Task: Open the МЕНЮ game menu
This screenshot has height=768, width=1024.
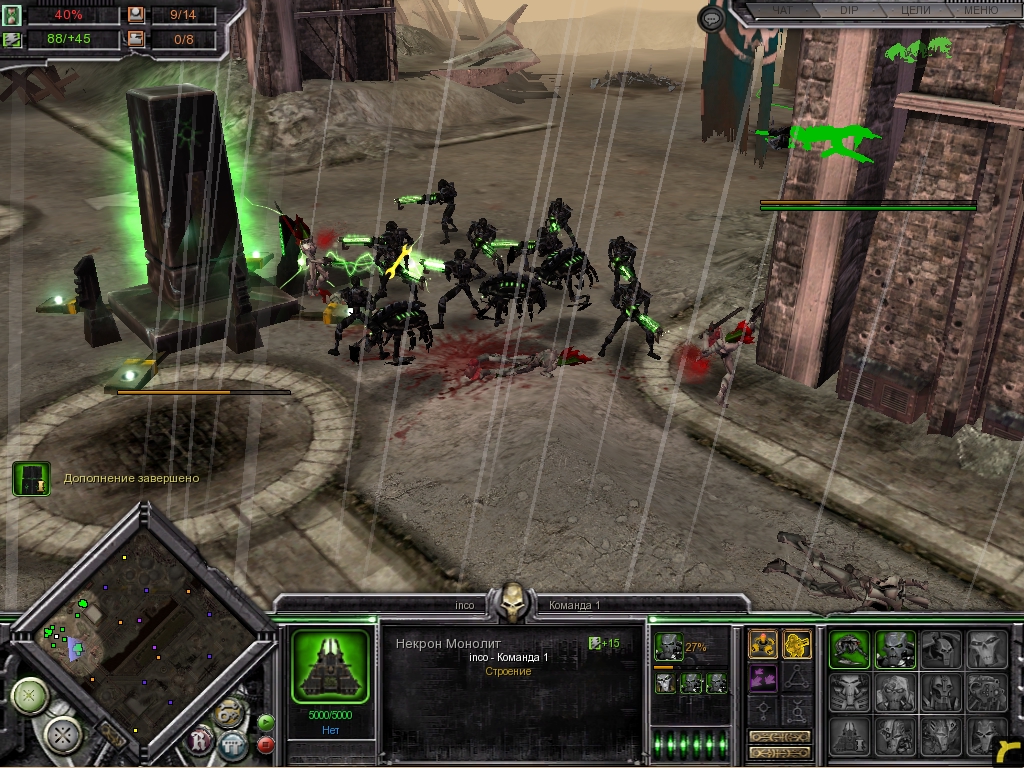Action: [x=978, y=10]
